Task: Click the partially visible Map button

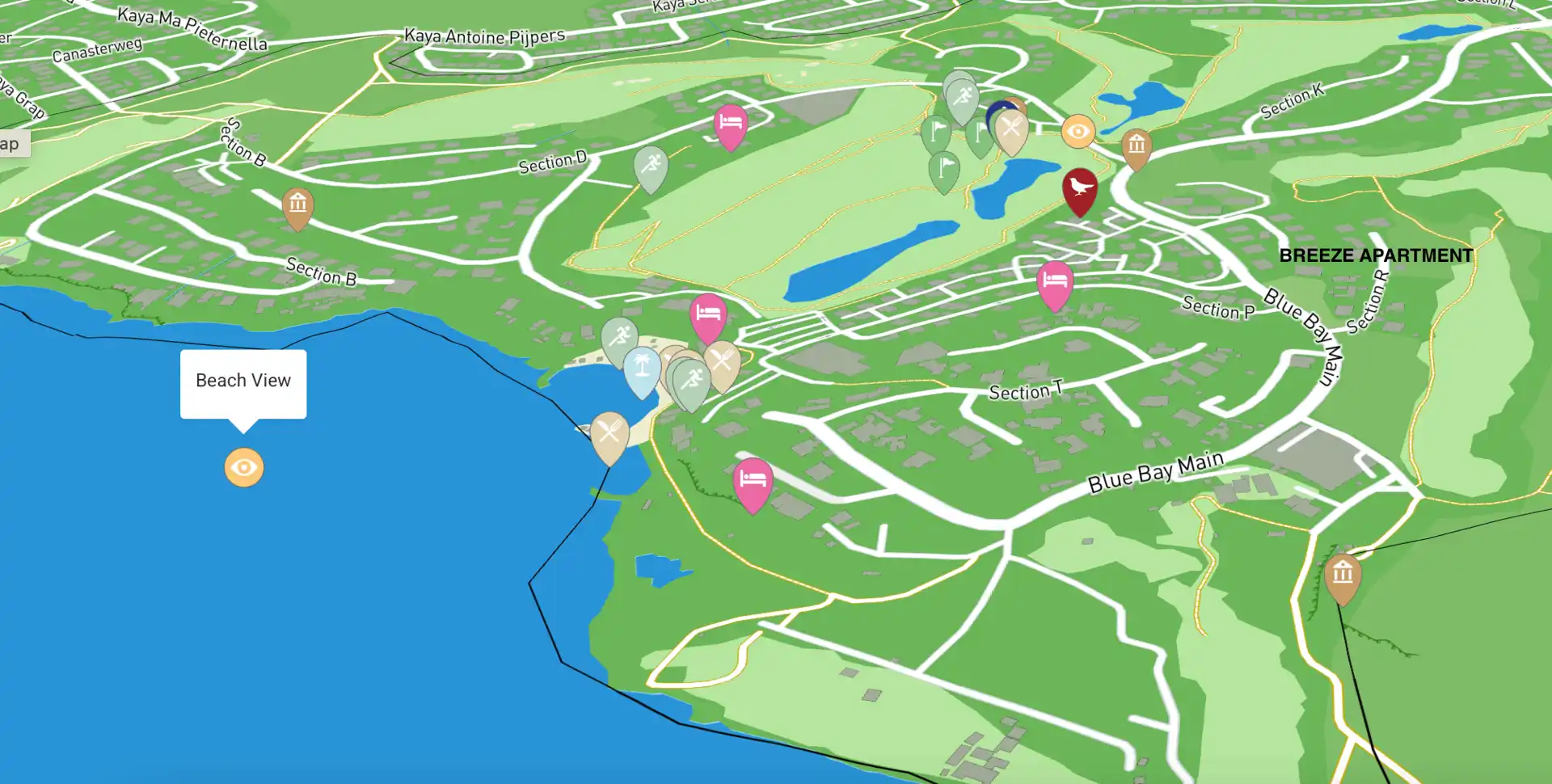Action: point(11,144)
